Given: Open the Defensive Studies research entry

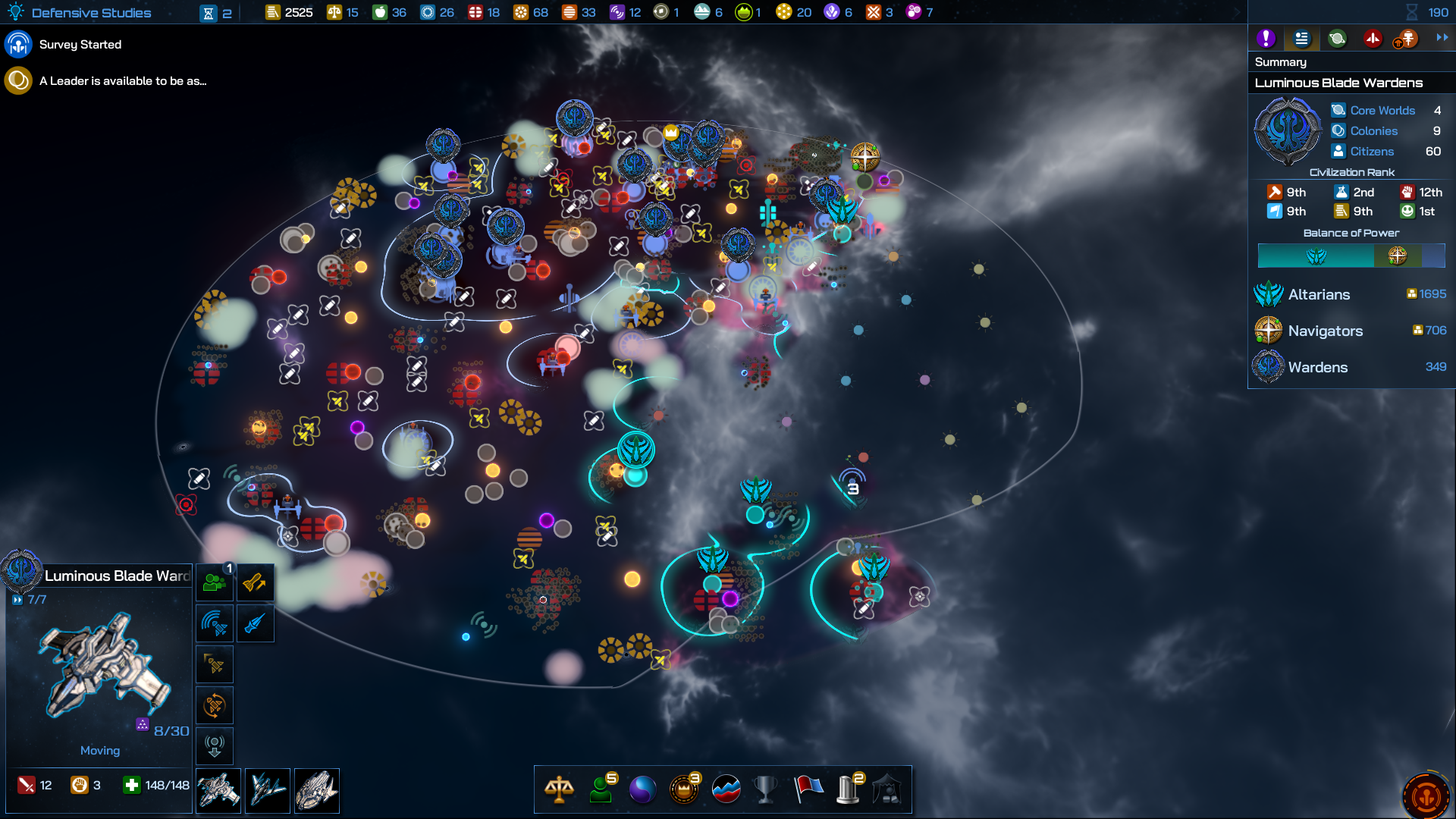Looking at the screenshot, I should [x=90, y=13].
